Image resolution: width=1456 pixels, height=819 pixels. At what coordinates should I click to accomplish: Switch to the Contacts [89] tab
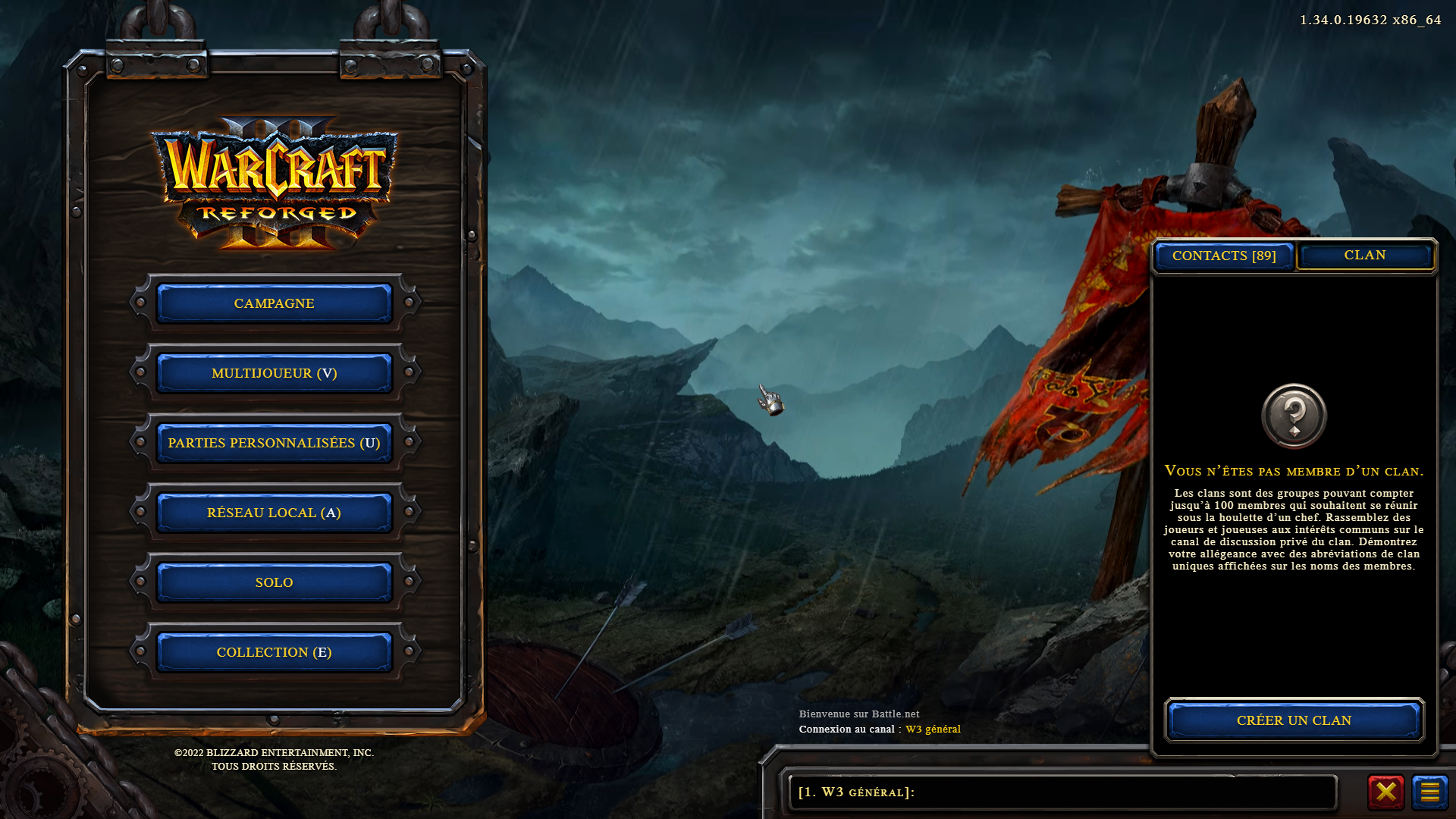pos(1224,256)
